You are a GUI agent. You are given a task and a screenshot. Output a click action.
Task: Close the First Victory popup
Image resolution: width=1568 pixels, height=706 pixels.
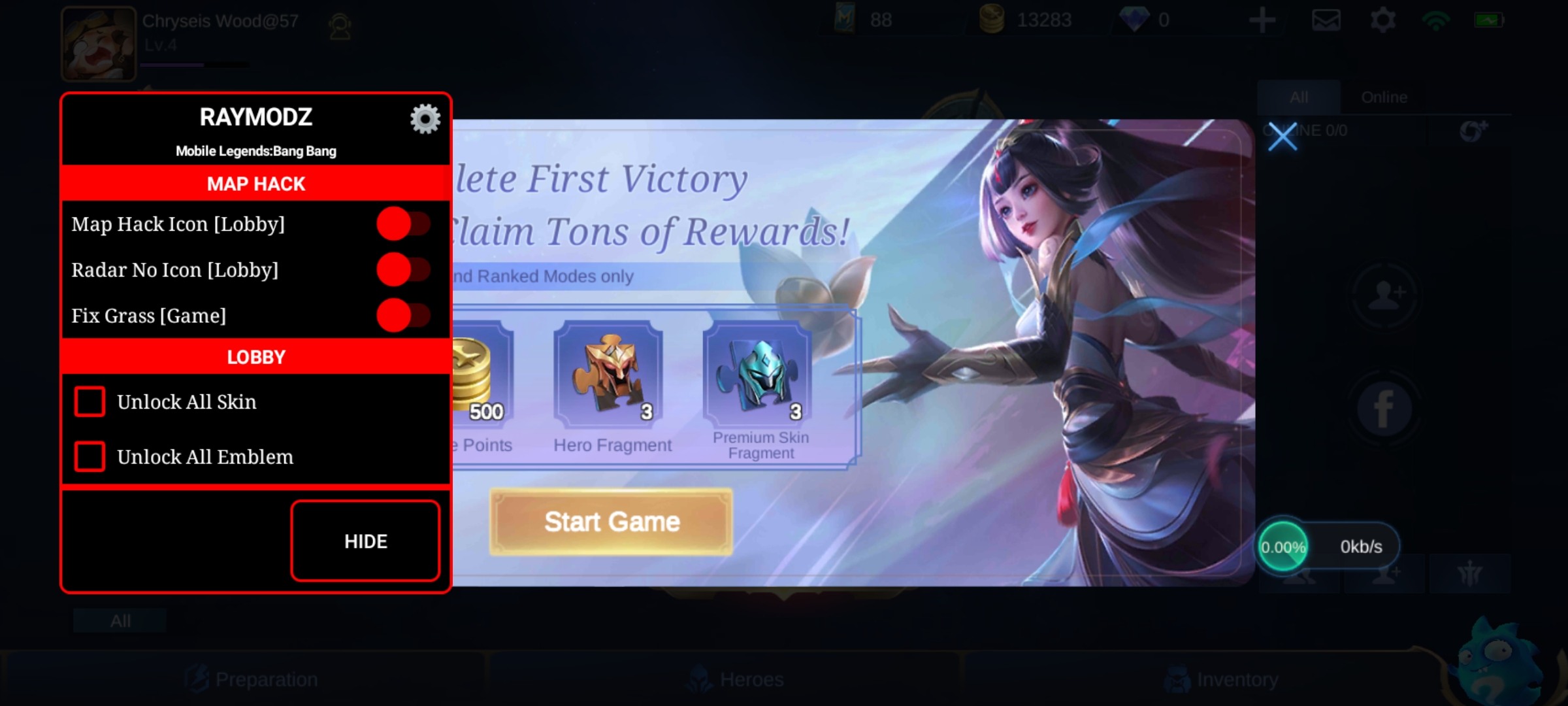[1282, 137]
